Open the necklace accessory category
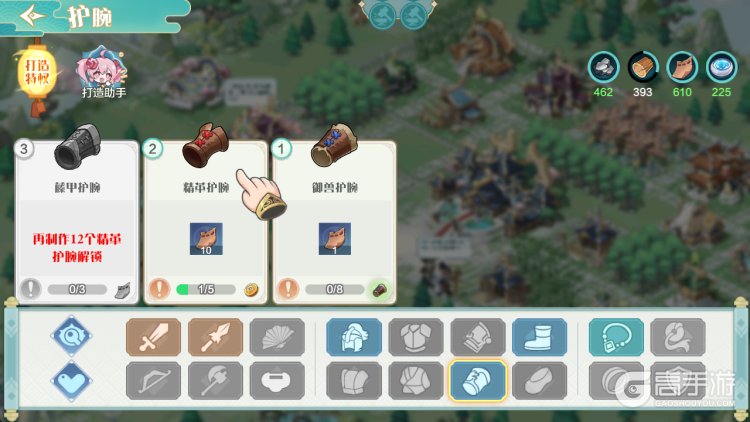Viewport: 750px width, 422px height. tap(616, 337)
